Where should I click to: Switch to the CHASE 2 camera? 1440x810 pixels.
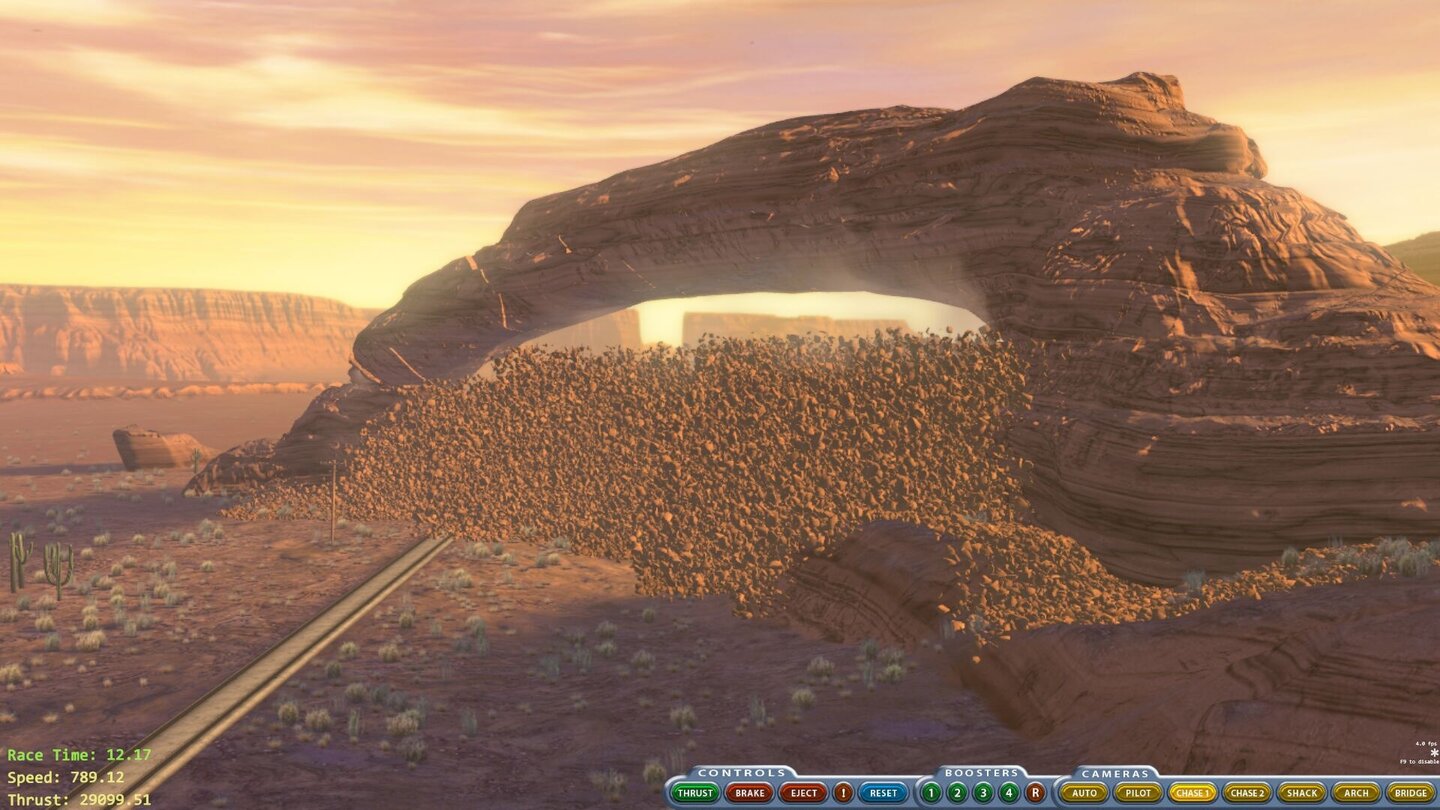click(1250, 792)
